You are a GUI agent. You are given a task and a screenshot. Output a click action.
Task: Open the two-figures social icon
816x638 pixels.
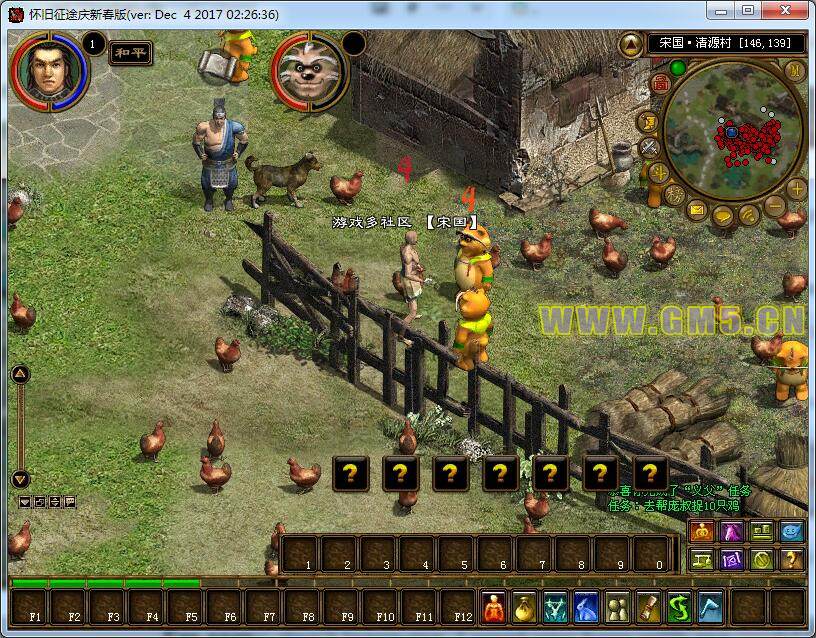click(619, 606)
